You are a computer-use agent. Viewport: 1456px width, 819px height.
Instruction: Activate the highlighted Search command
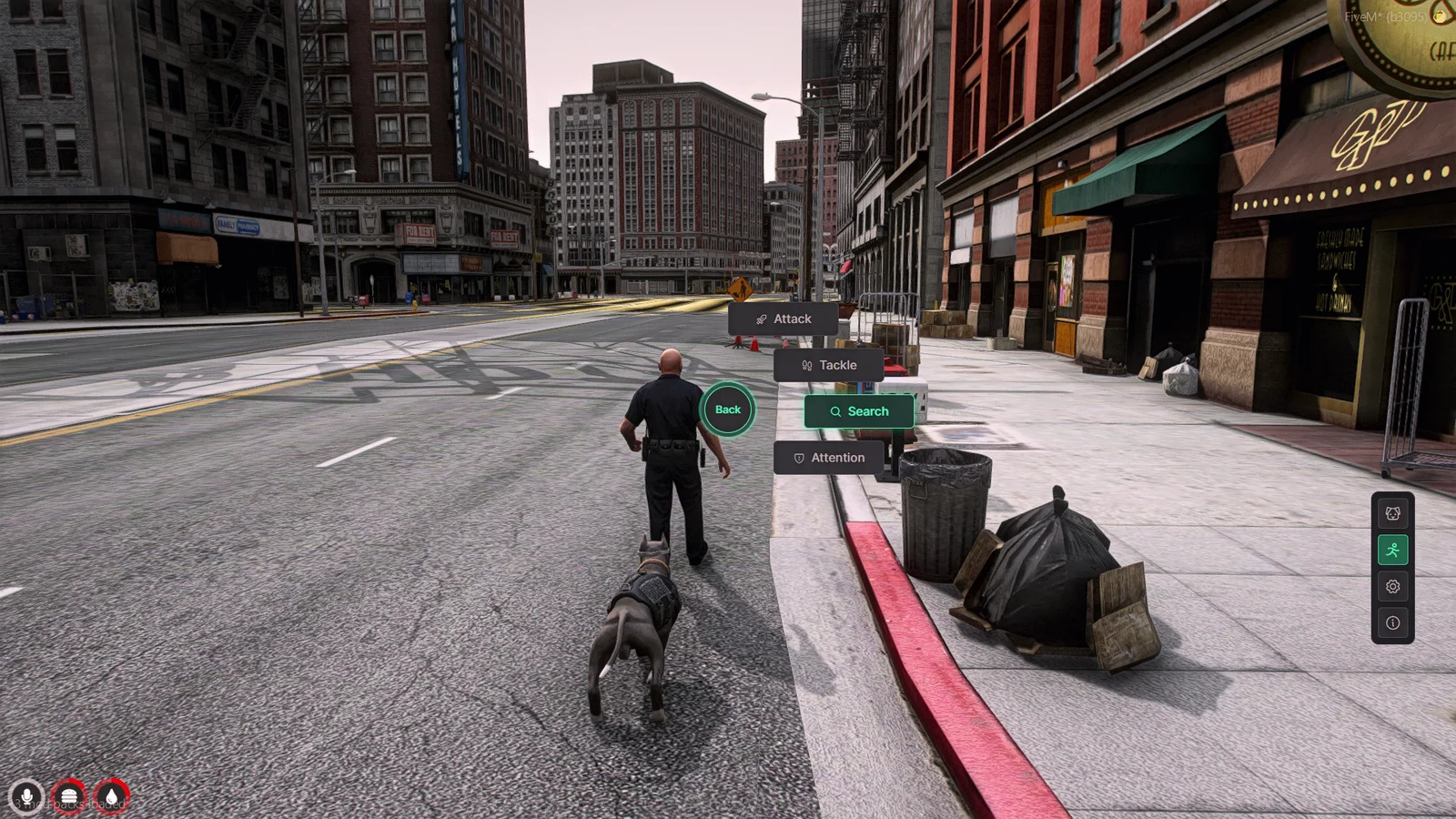859,411
